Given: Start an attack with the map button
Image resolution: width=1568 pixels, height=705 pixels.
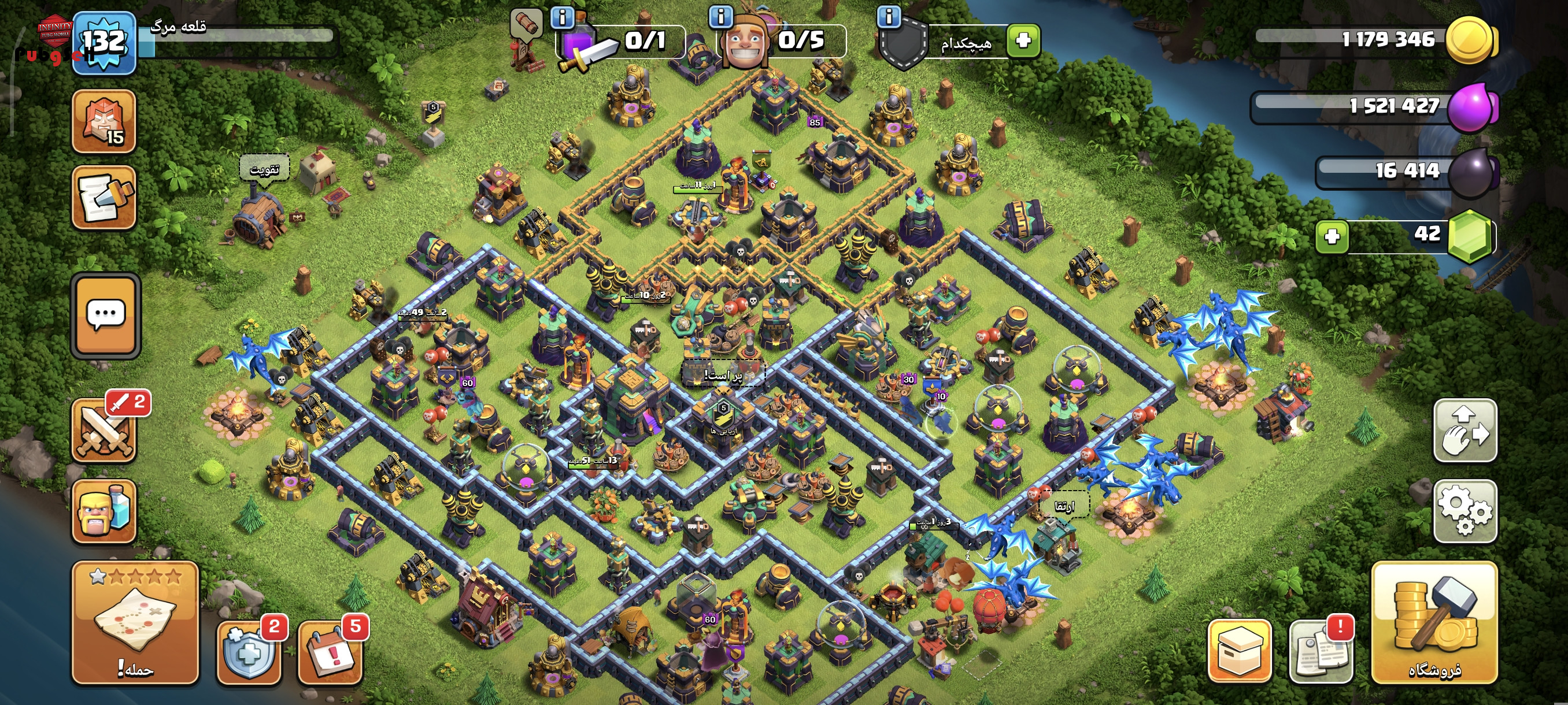Looking at the screenshot, I should tap(135, 622).
